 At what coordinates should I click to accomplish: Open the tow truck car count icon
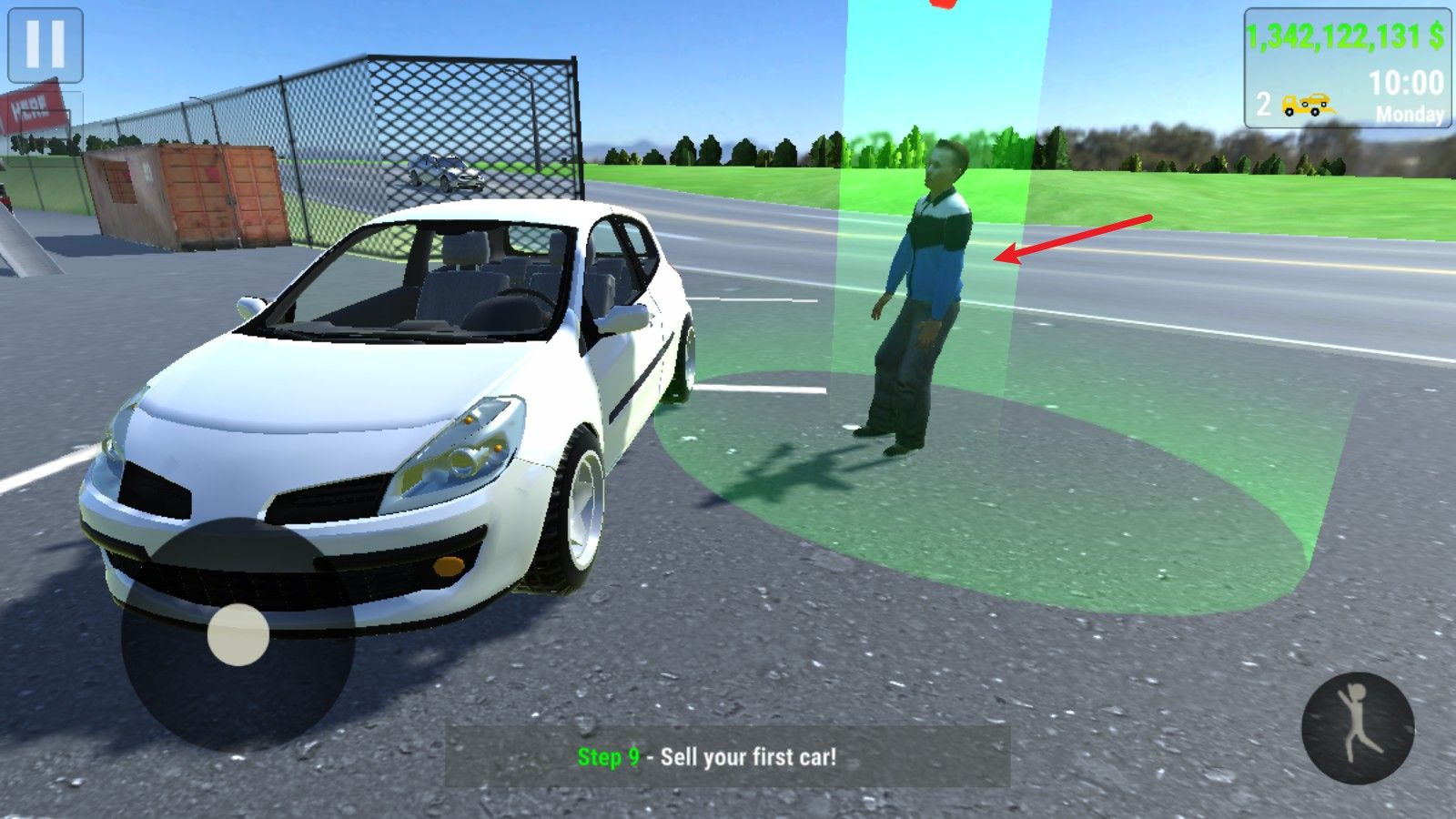point(1306,105)
